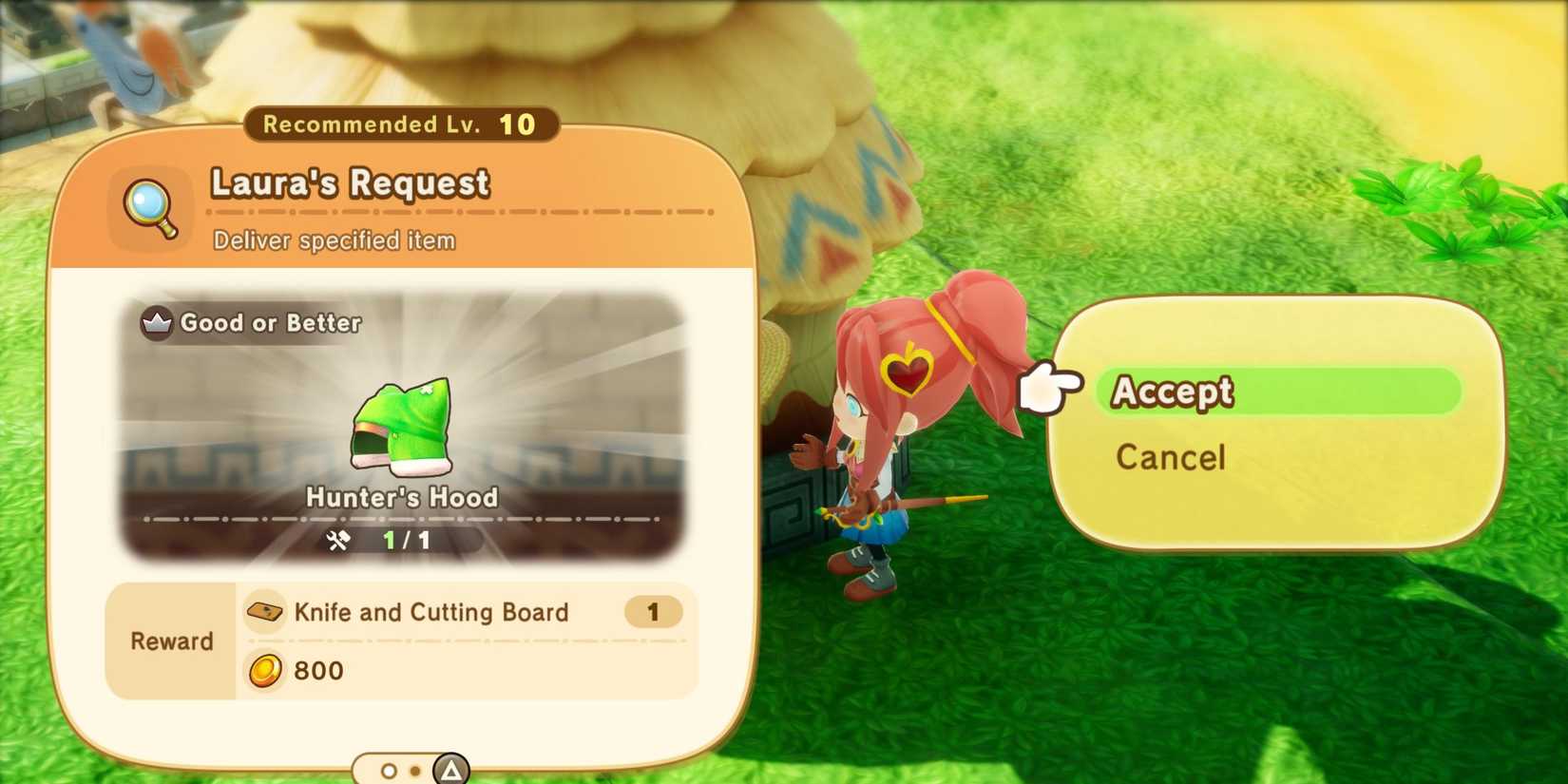Toggle the Good or Better quality requirement

tap(252, 323)
